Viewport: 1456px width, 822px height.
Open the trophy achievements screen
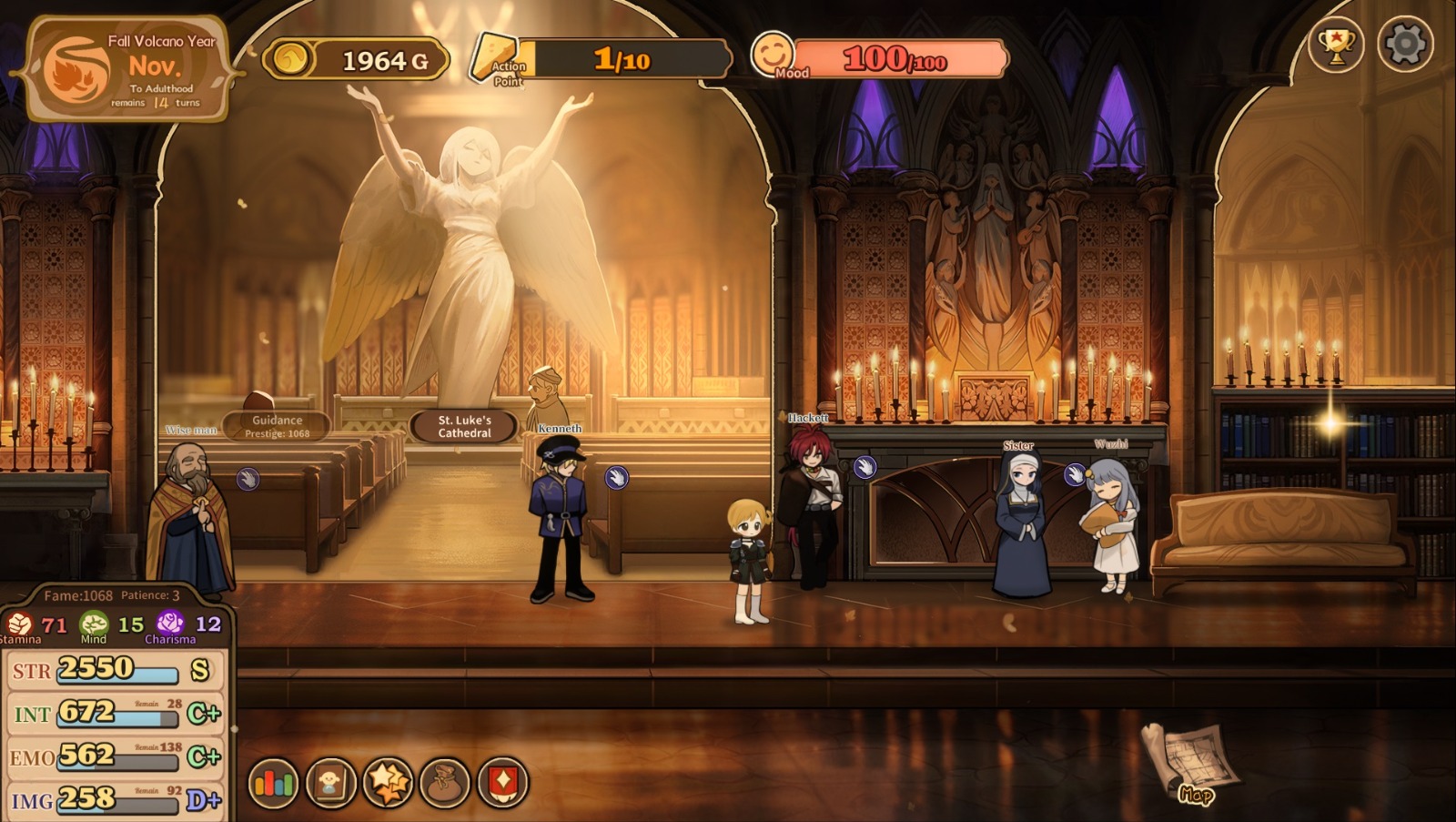[x=1335, y=44]
